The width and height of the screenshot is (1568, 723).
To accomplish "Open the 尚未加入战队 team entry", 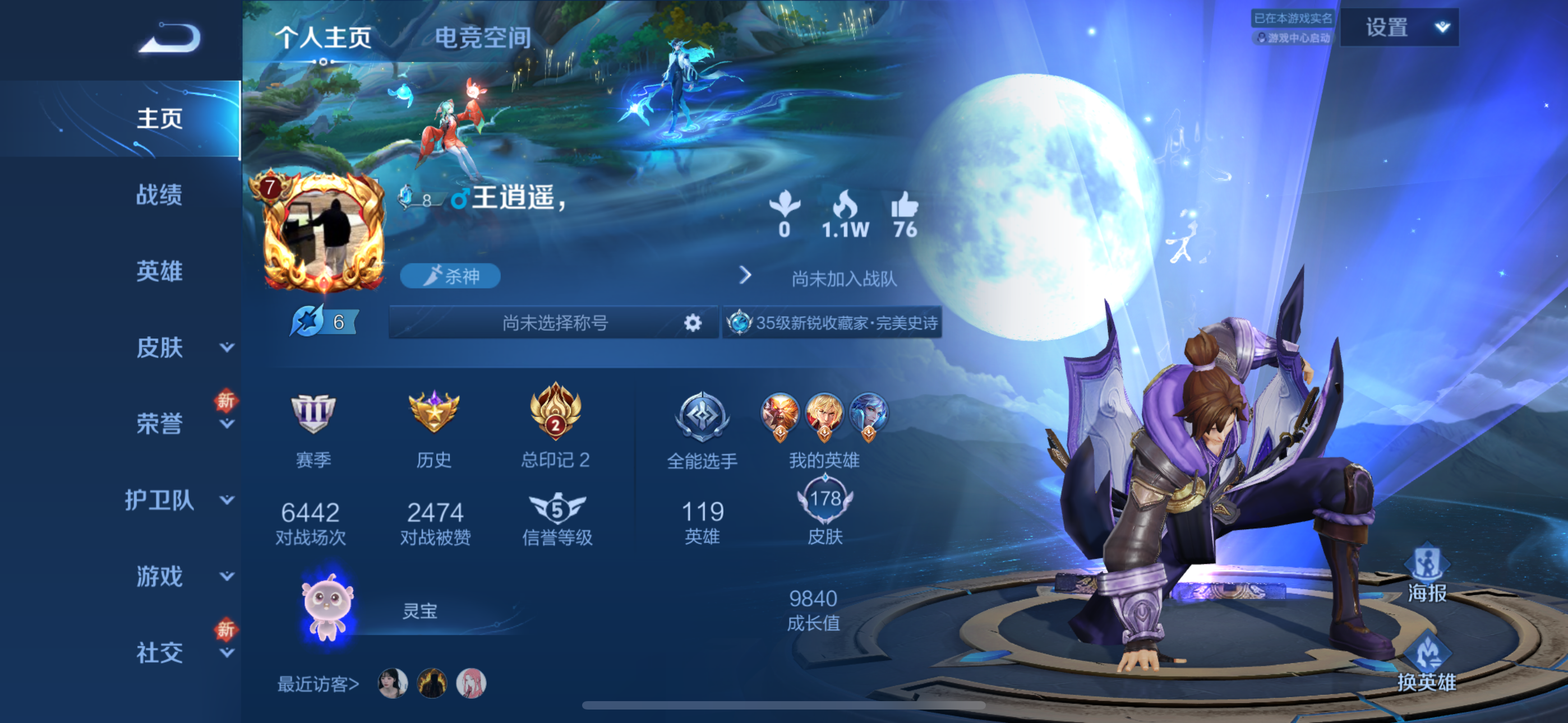I will tap(843, 278).
